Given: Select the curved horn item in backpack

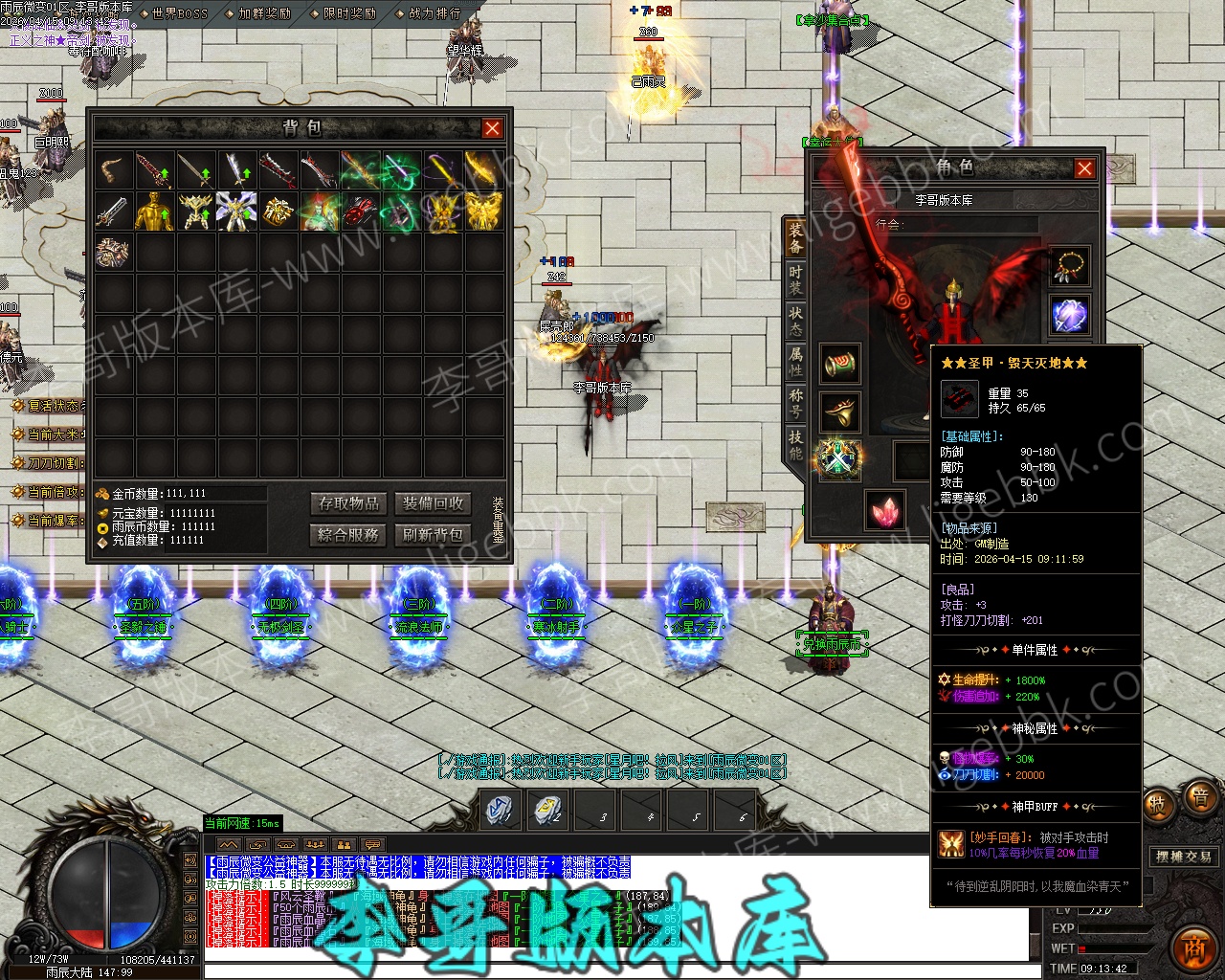Looking at the screenshot, I should click(114, 171).
